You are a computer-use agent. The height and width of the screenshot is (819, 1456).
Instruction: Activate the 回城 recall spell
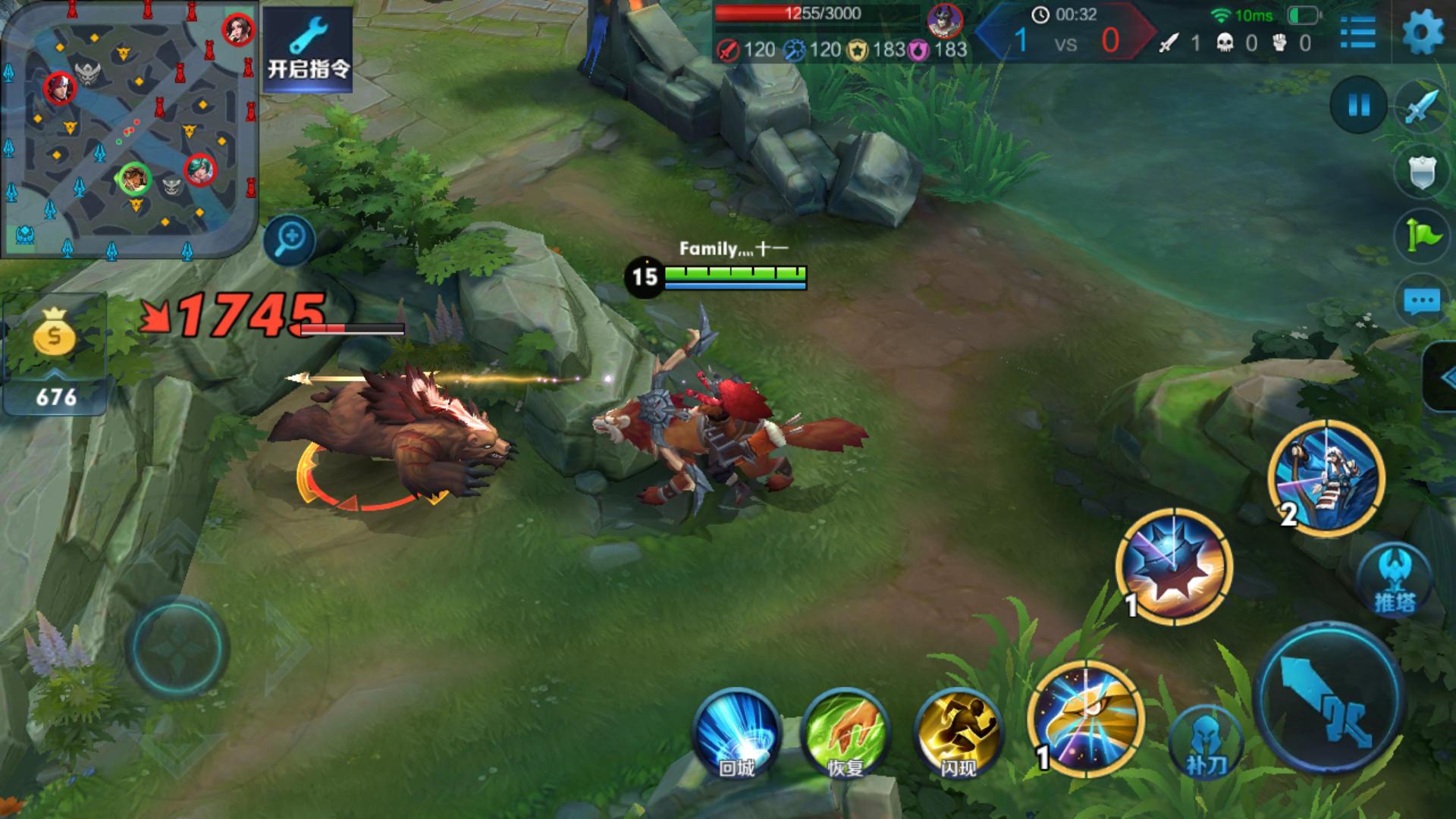click(736, 733)
